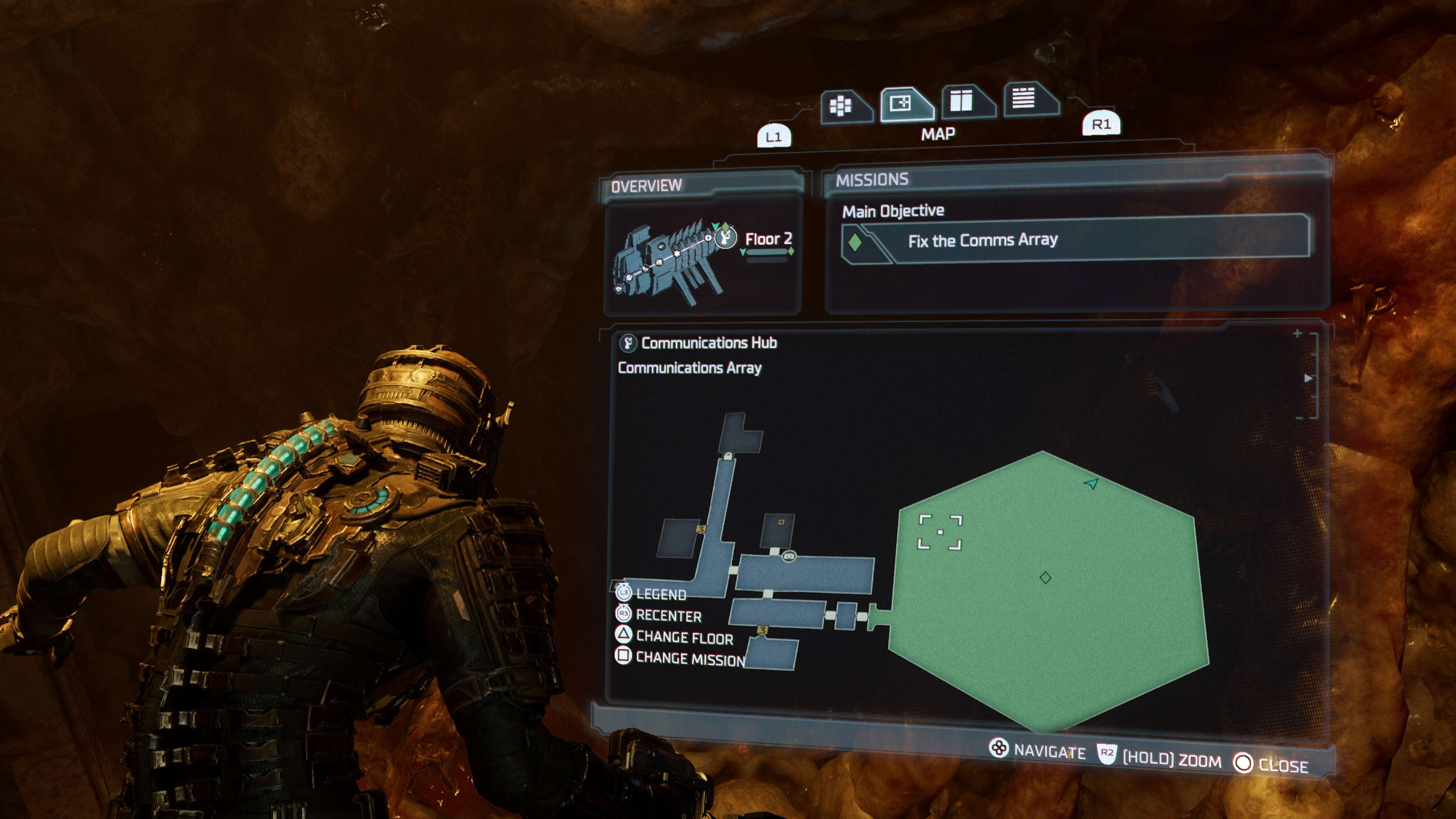
Task: Select the round marker above the corridor
Action: [789, 557]
